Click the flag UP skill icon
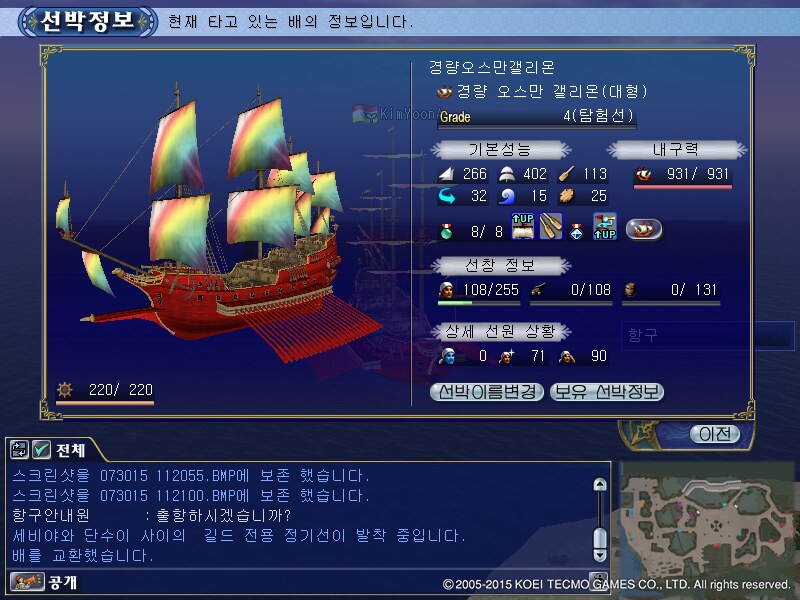This screenshot has width=800, height=600. (604, 227)
